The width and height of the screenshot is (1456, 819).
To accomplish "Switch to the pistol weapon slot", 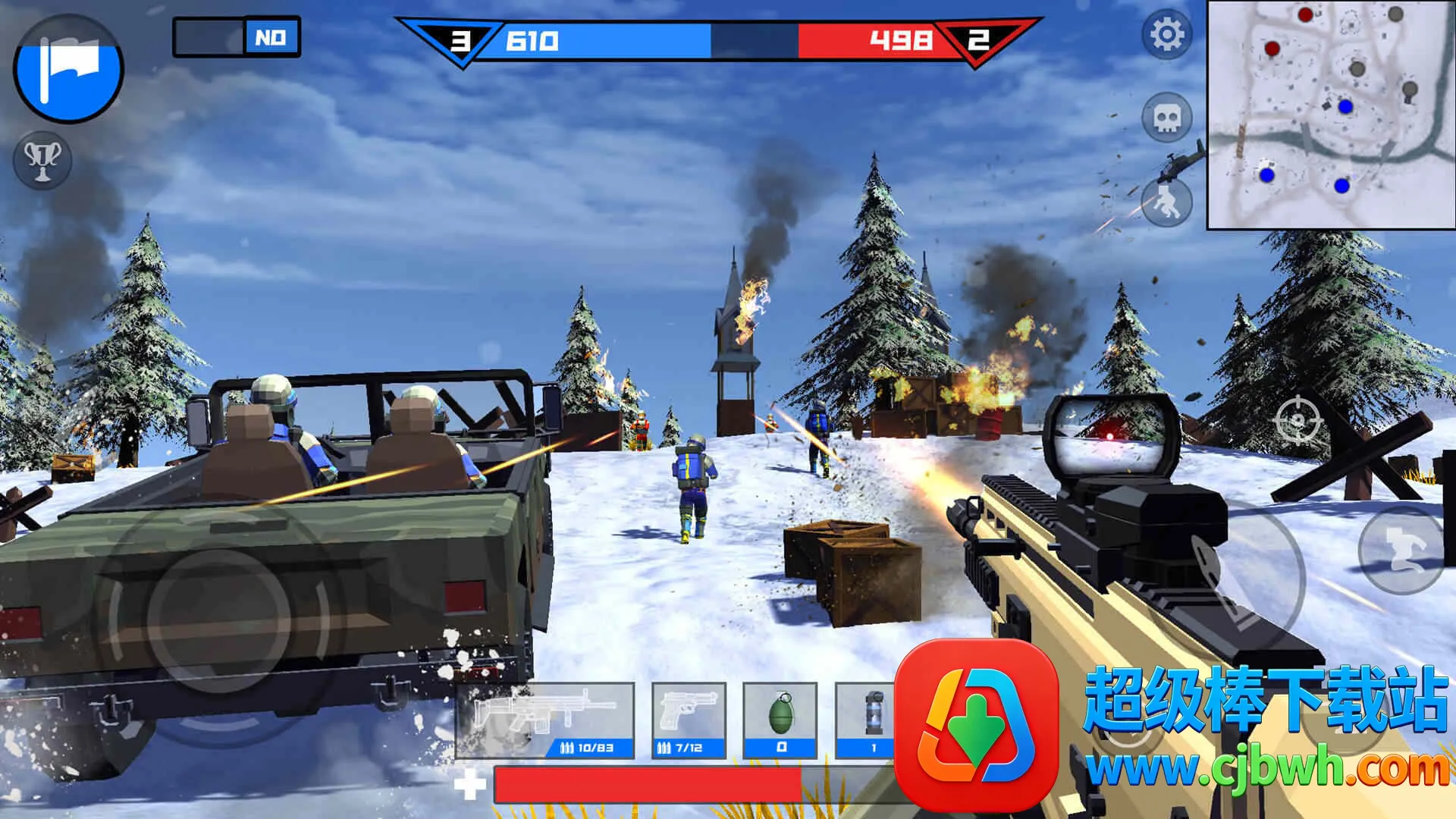I will (x=689, y=720).
